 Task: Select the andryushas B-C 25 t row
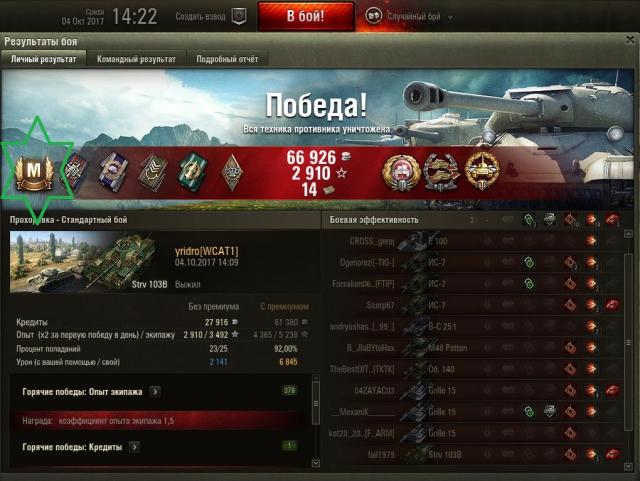coord(470,326)
